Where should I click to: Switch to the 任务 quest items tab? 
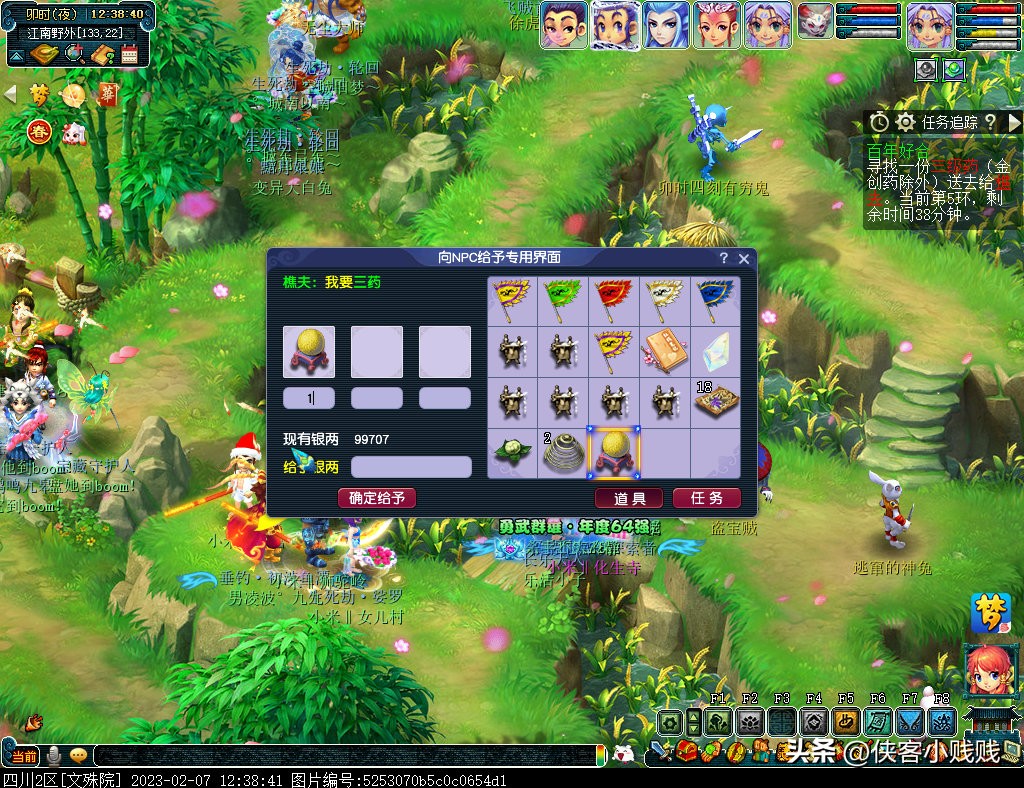(706, 498)
